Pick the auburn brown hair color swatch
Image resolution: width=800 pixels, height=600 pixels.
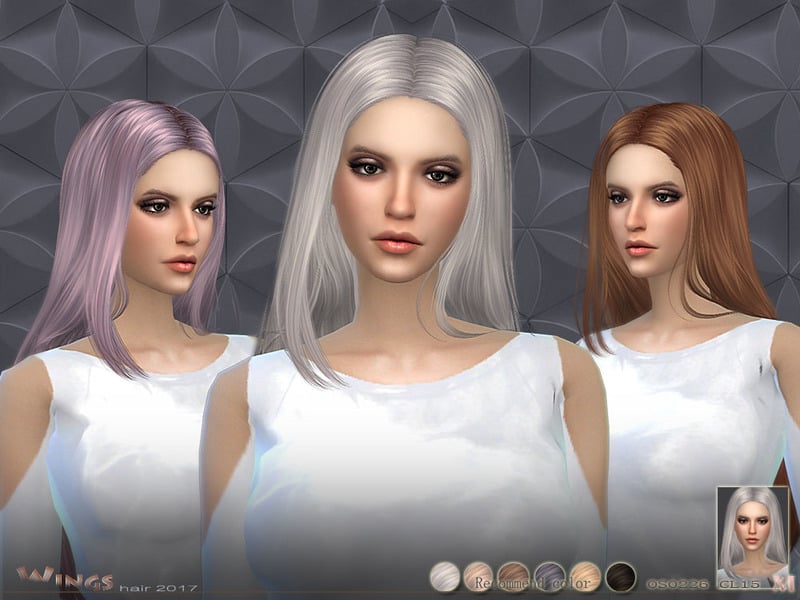point(514,575)
